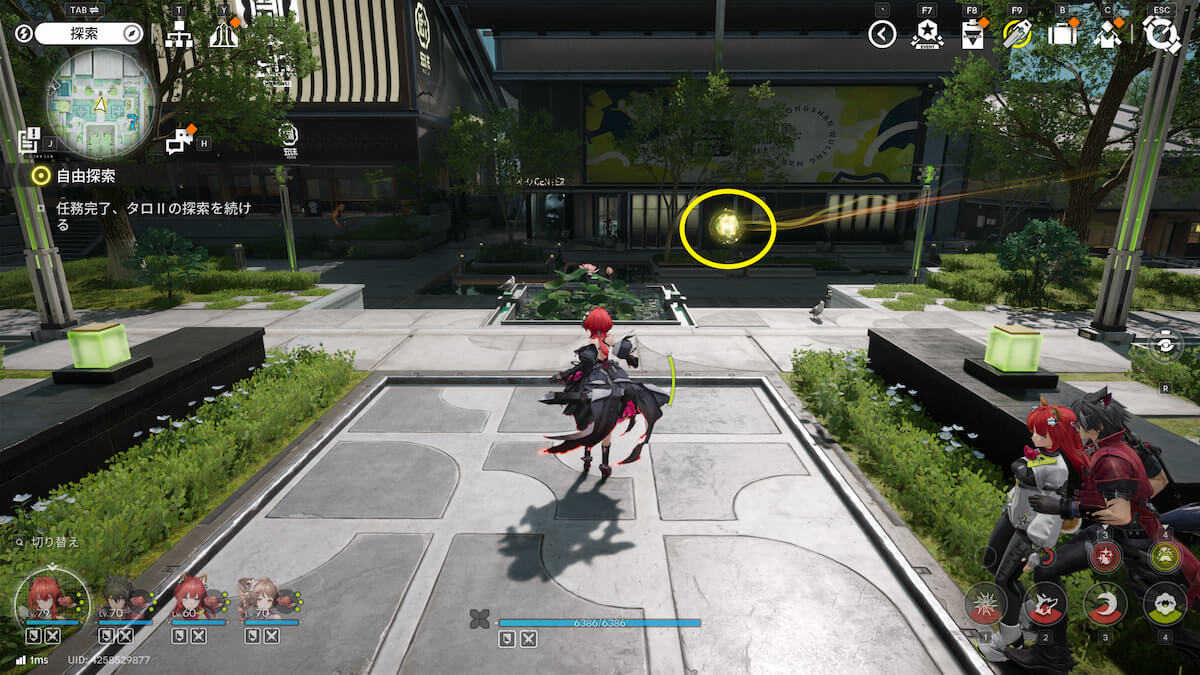Image resolution: width=1200 pixels, height=675 pixels.
Task: Switch to the Lv.70 dark-haired operator
Action: tap(118, 598)
